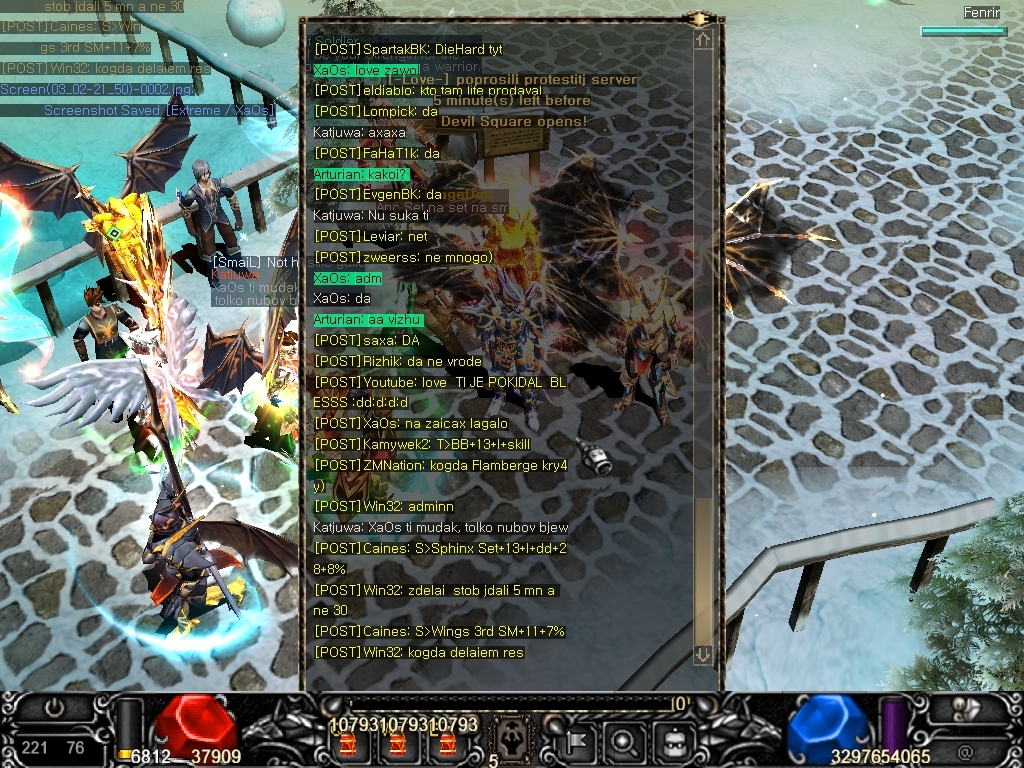
Task: Use the first potion hotbar slot
Action: 349,745
